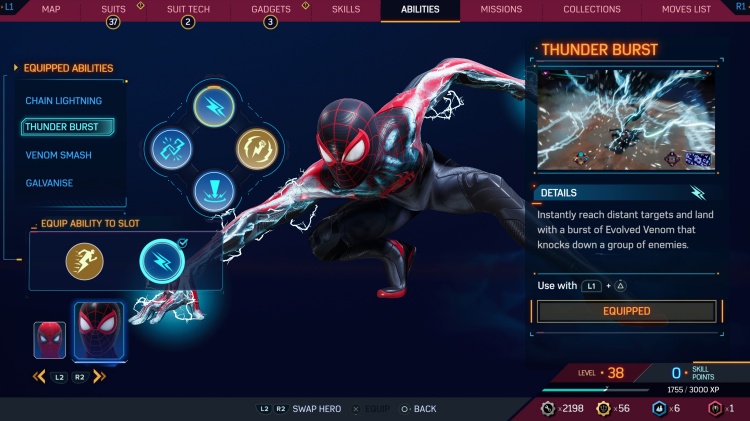Choose the gold running-figure ability to equip
Screen dimensions: 750x421
click(x=85, y=262)
